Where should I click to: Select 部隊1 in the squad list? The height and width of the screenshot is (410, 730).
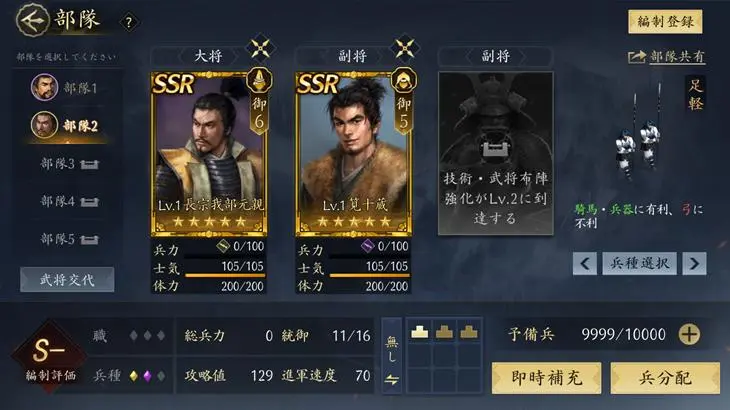pos(68,87)
